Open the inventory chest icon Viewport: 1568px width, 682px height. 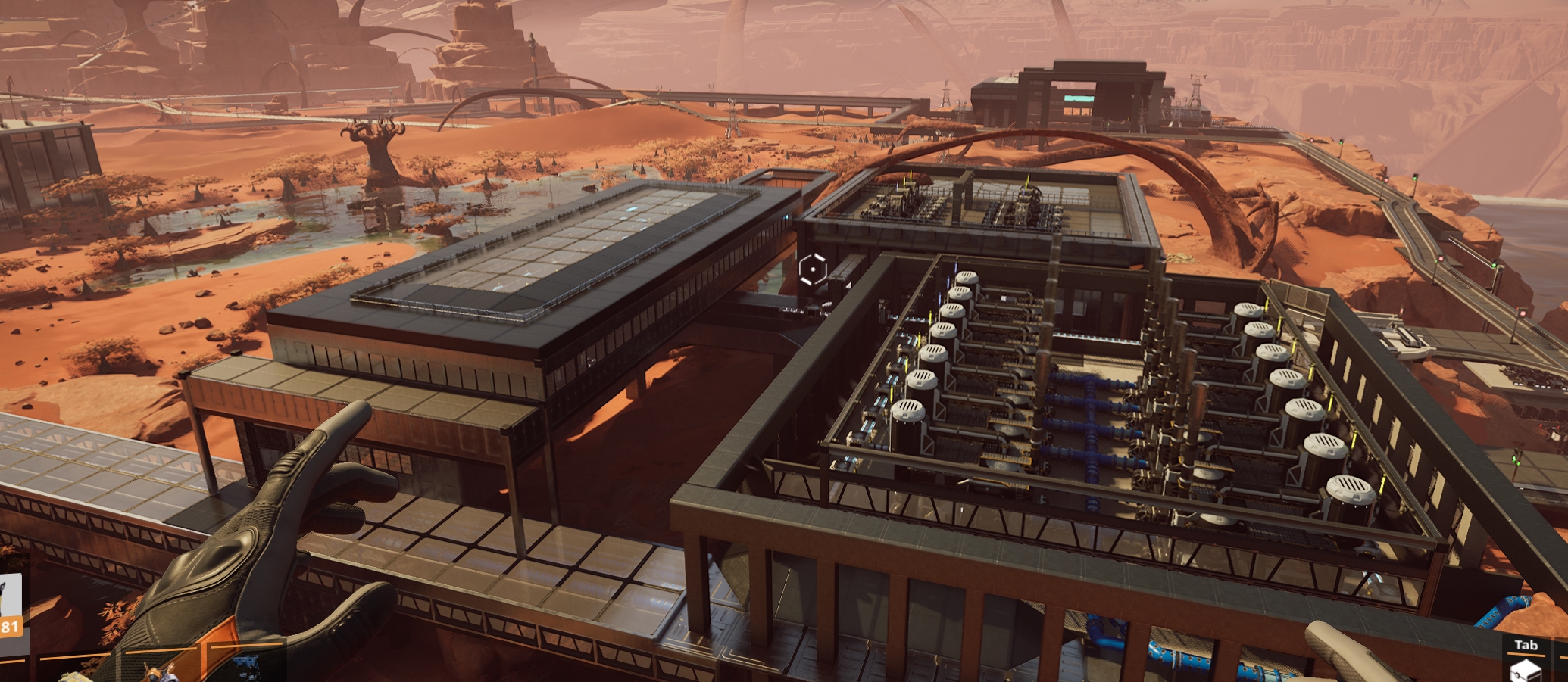[1526, 670]
